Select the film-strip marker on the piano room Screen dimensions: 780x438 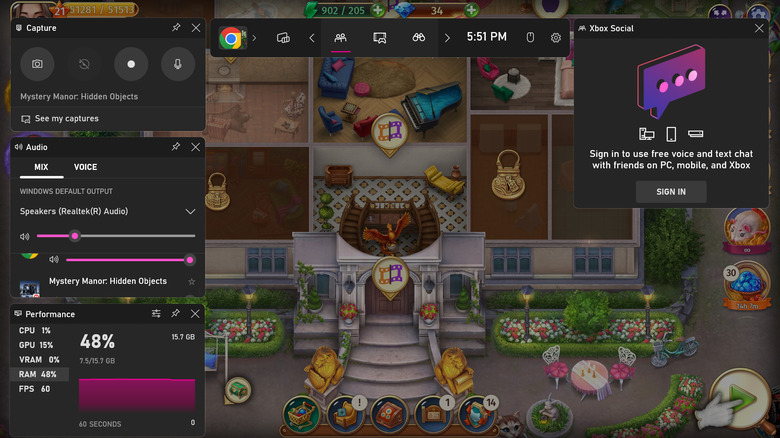tap(388, 131)
